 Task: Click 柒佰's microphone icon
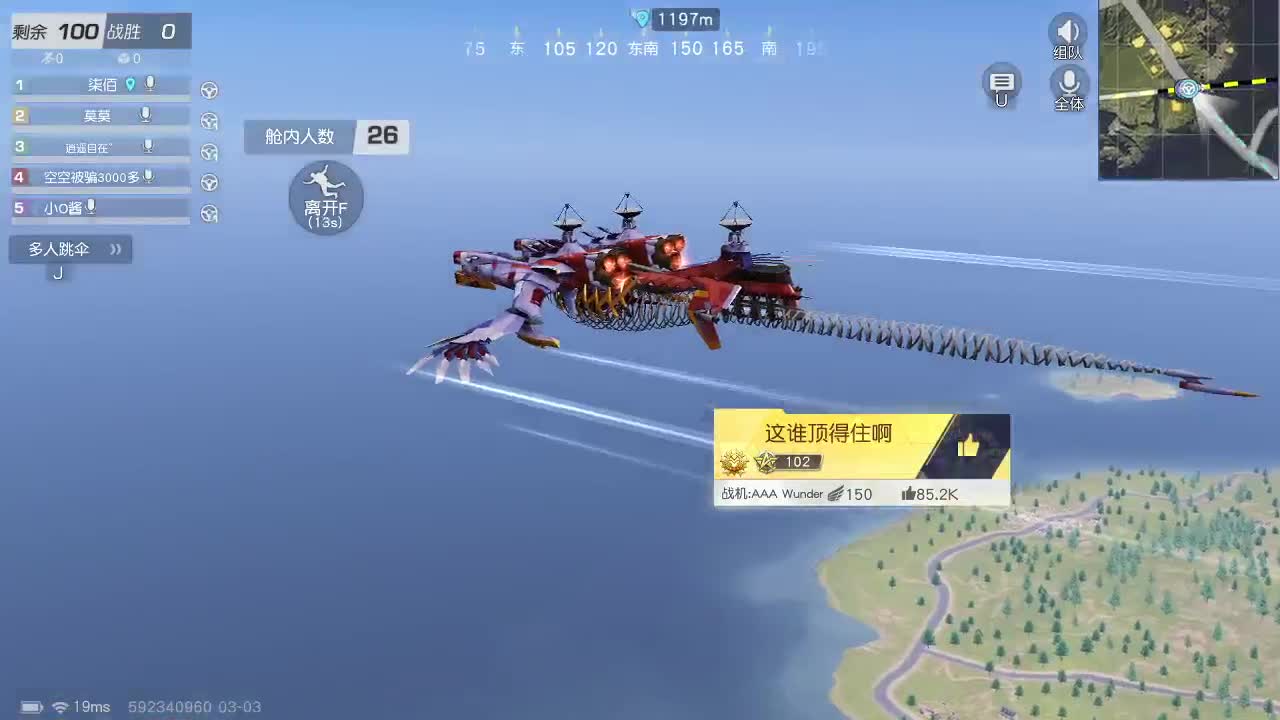tap(148, 85)
